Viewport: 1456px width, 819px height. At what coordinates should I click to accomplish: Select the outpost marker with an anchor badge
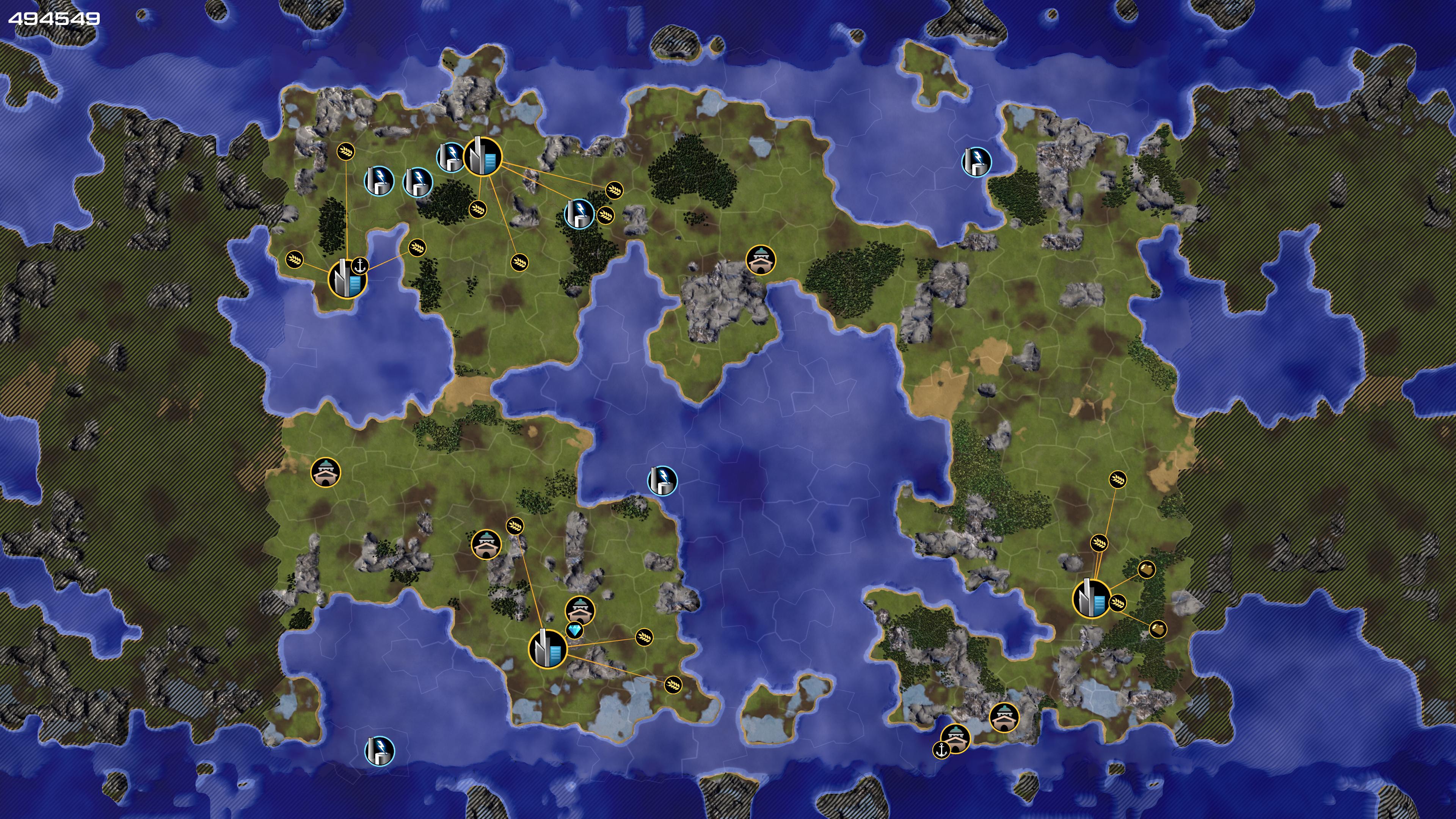(955, 738)
